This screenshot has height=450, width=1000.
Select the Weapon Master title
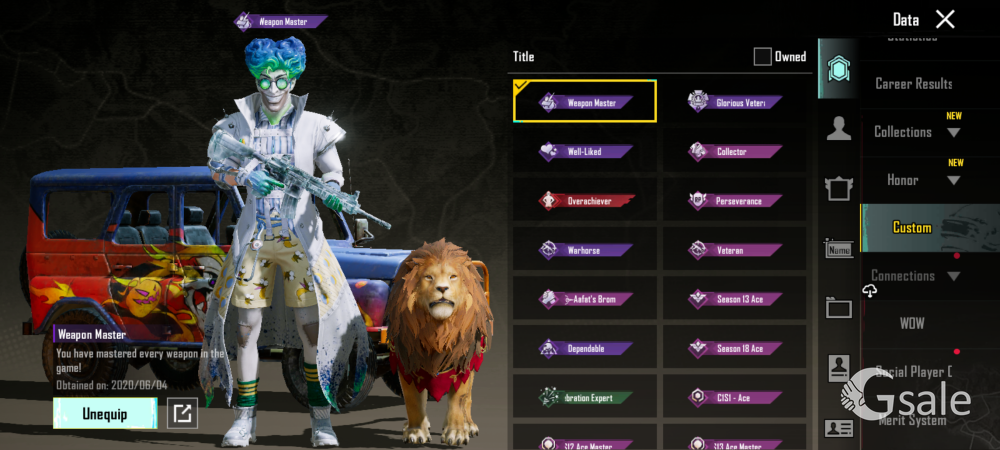coord(585,102)
